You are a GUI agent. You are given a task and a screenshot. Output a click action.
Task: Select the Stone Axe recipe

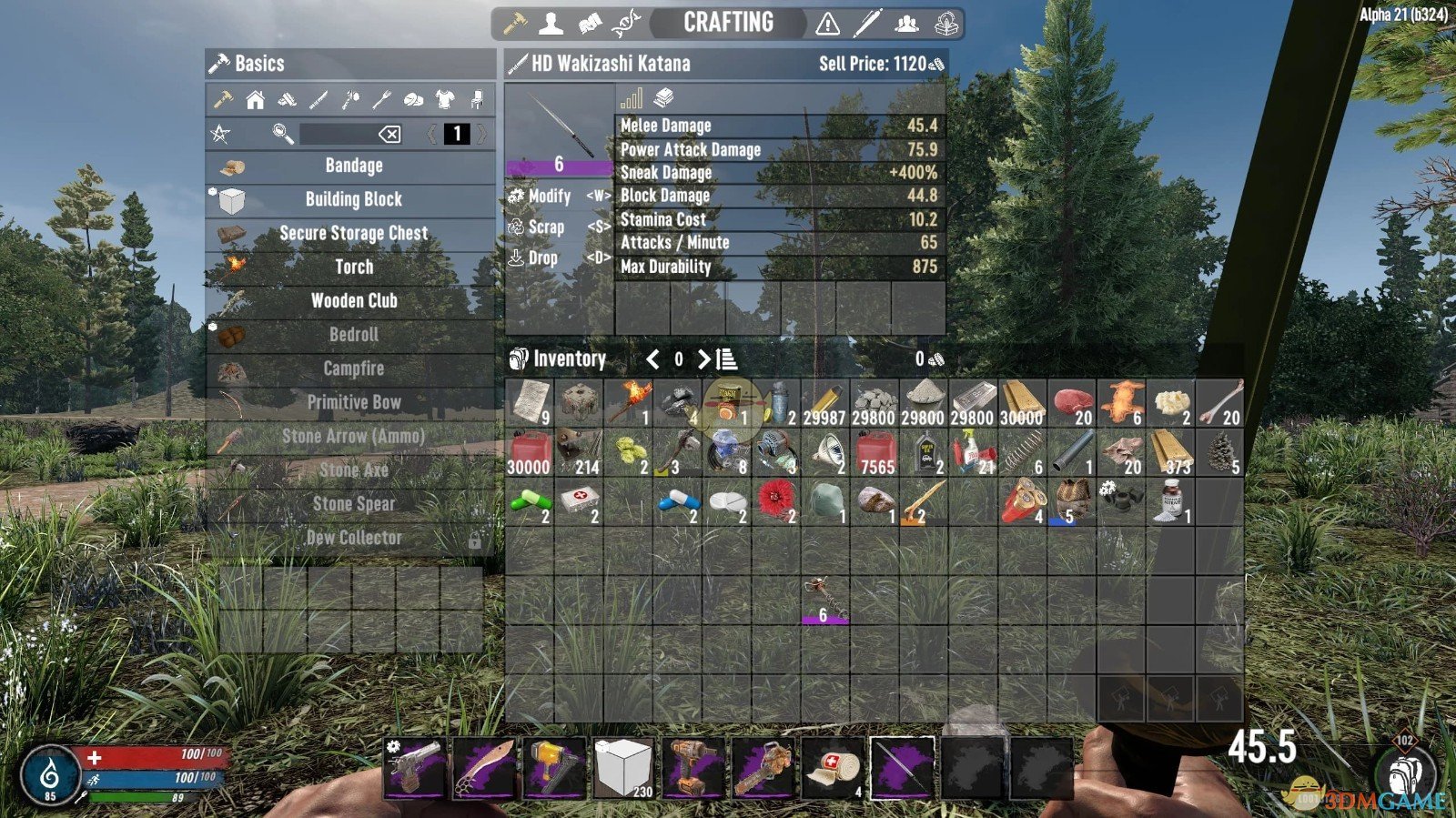coord(353,470)
